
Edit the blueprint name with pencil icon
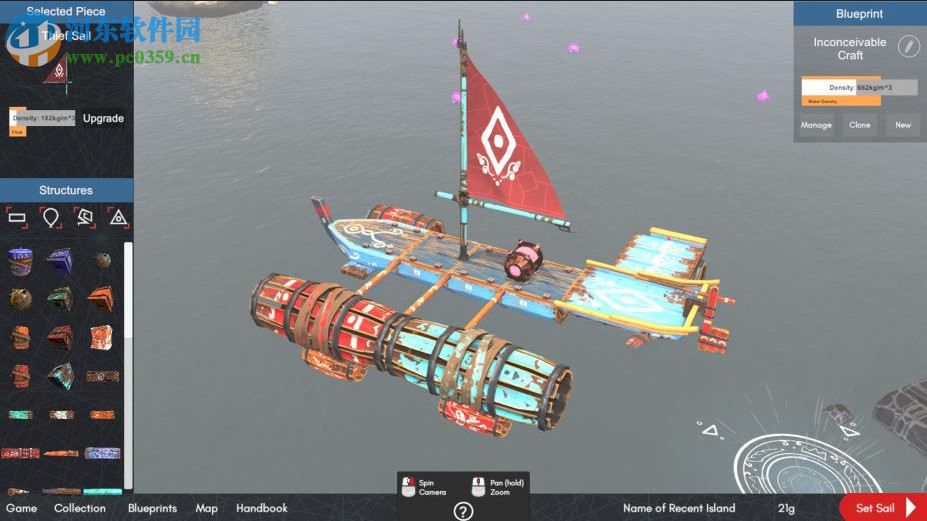tap(907, 46)
